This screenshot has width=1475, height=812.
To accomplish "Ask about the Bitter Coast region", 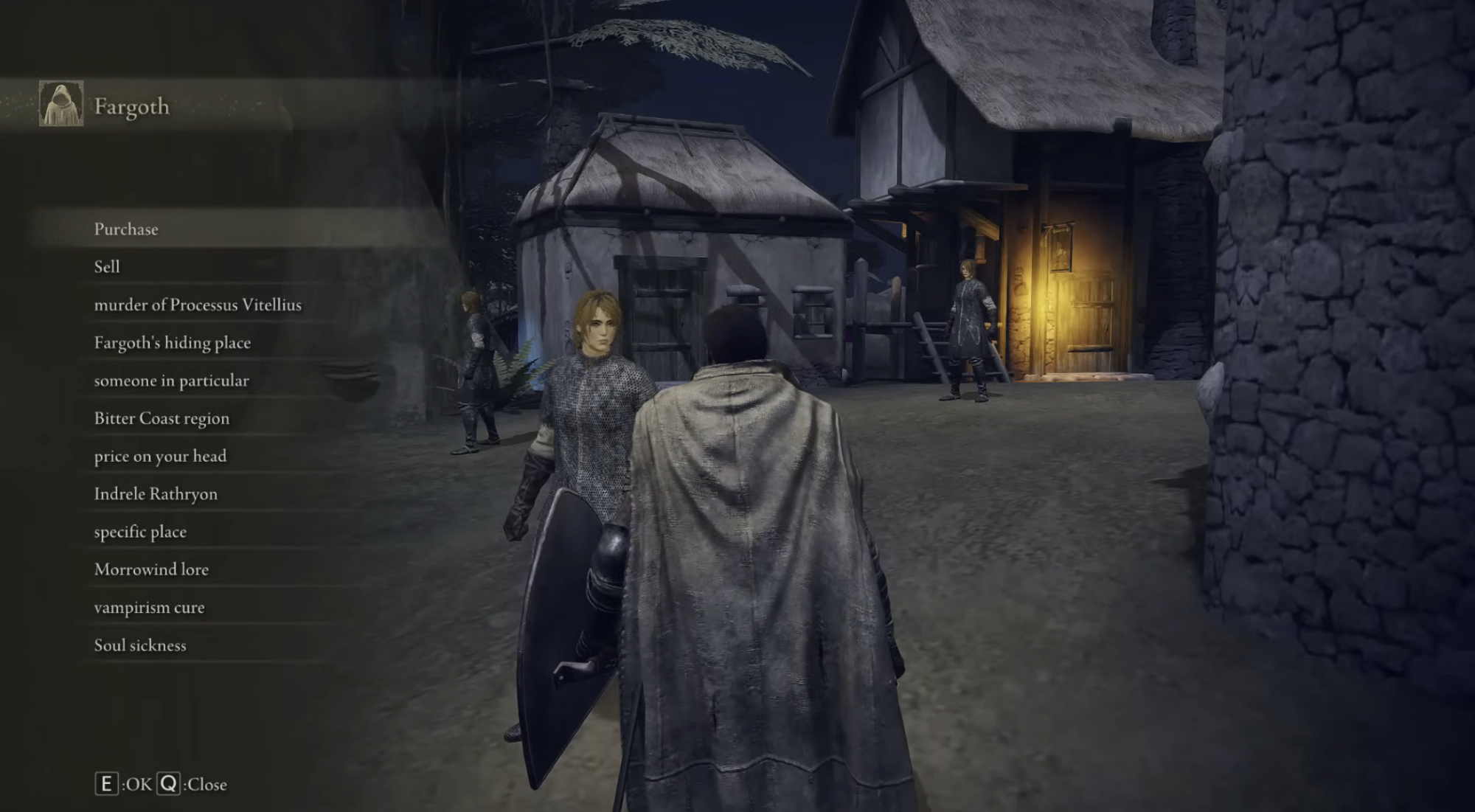I will 162,418.
